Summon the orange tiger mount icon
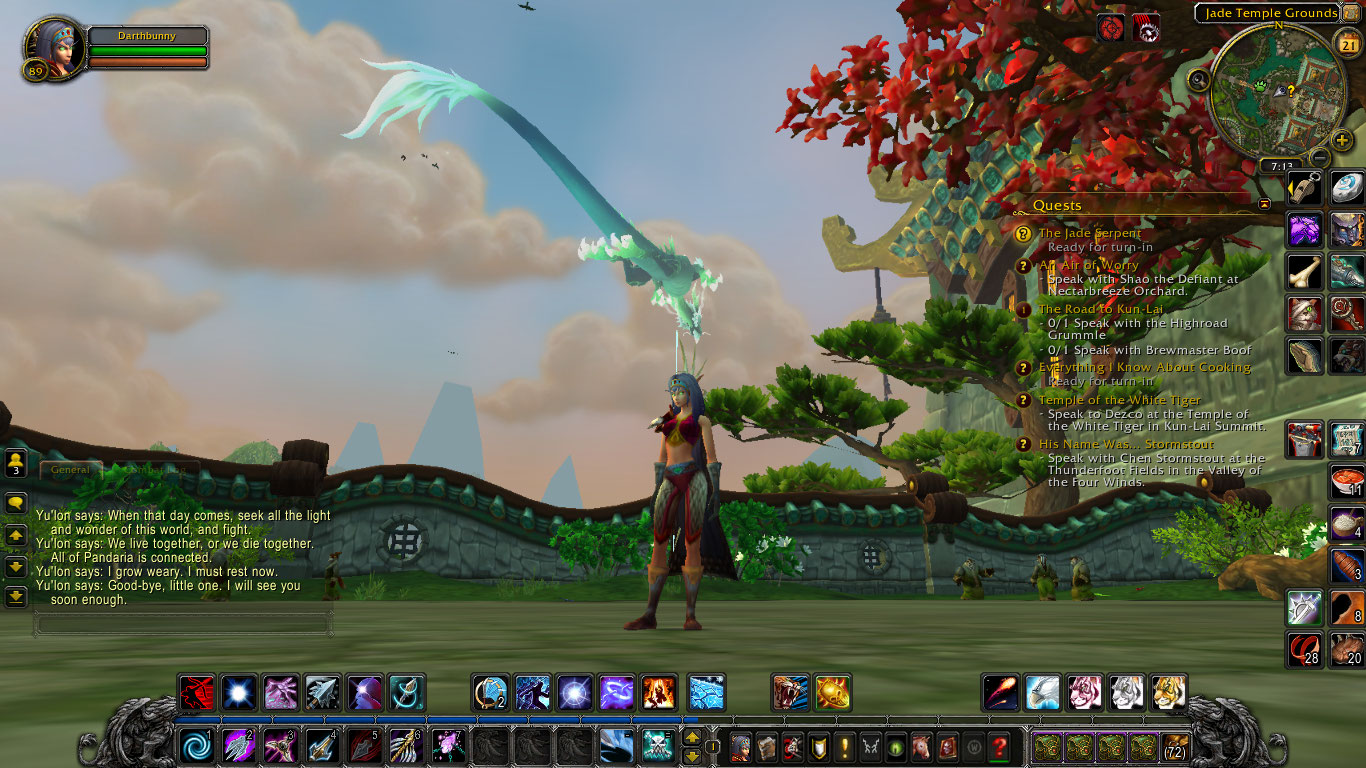Image resolution: width=1366 pixels, height=768 pixels. (x=1169, y=692)
